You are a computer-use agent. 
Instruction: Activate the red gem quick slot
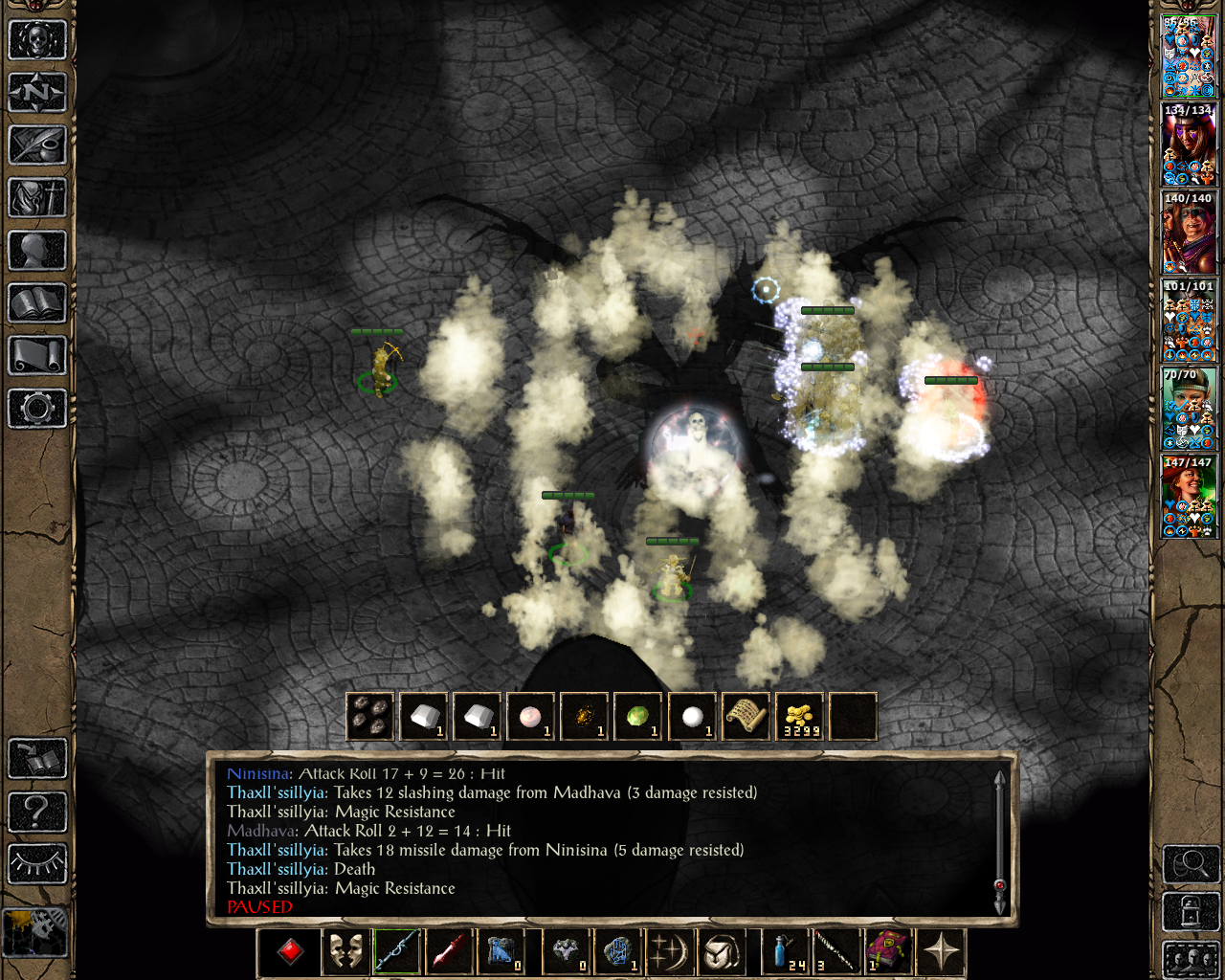[x=290, y=952]
